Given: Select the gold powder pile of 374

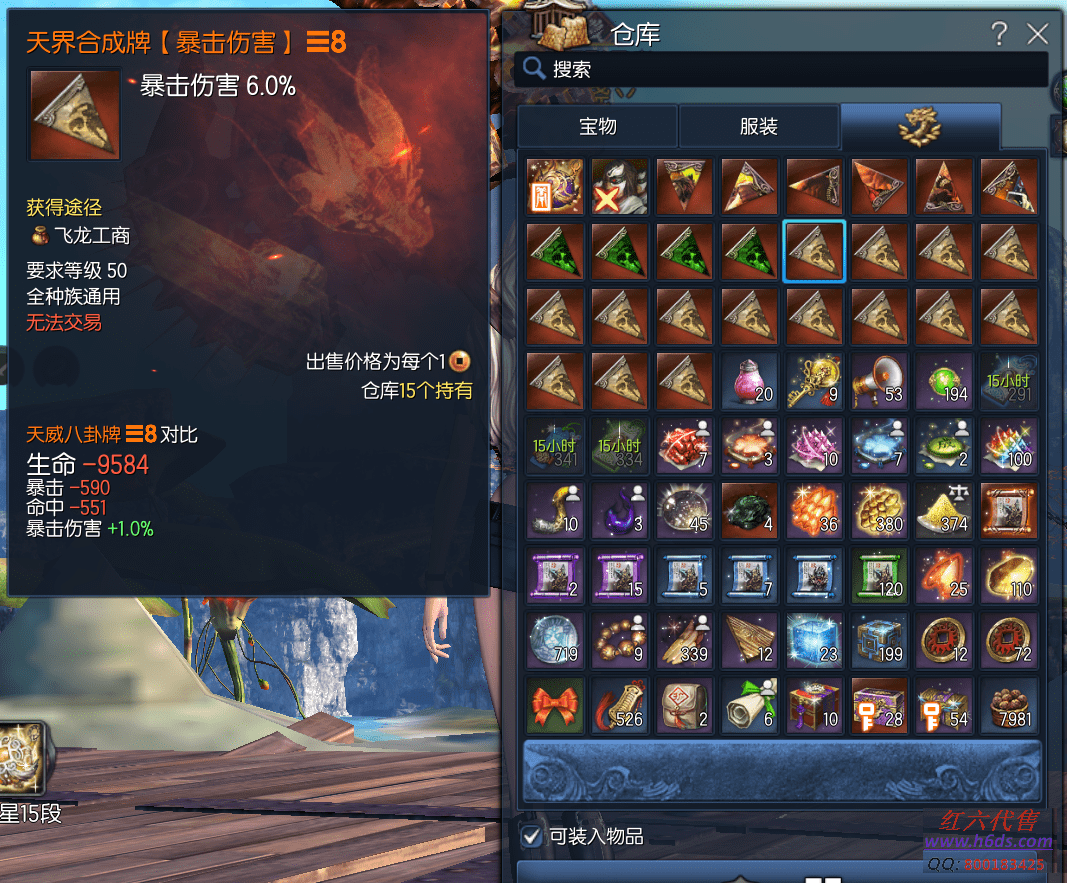Looking at the screenshot, I should 944,511.
